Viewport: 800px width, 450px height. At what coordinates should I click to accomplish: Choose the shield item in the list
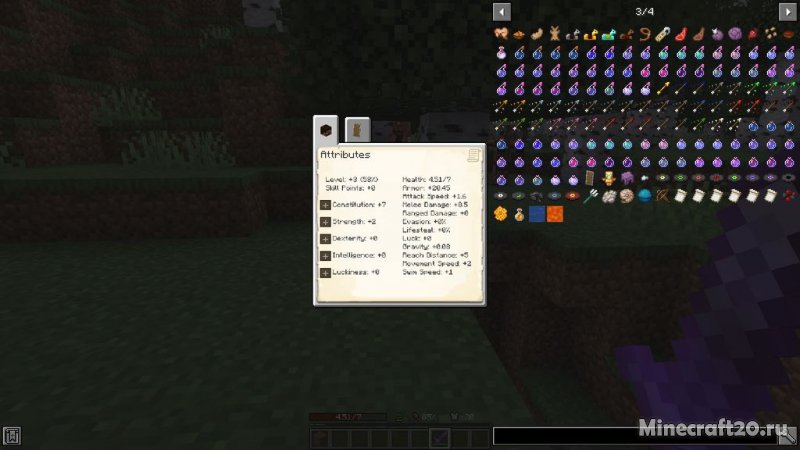click(591, 179)
